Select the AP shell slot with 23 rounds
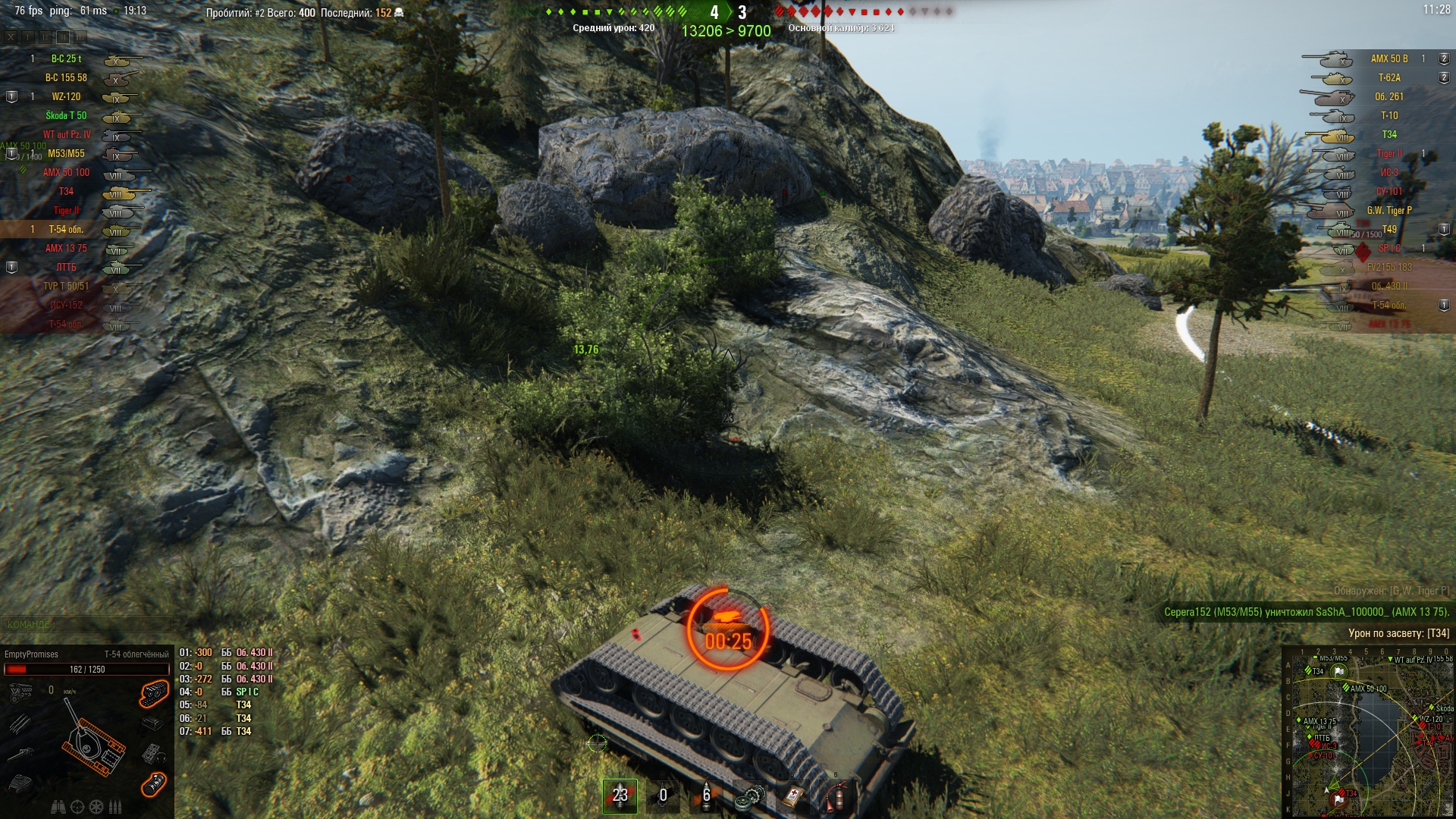 (620, 795)
